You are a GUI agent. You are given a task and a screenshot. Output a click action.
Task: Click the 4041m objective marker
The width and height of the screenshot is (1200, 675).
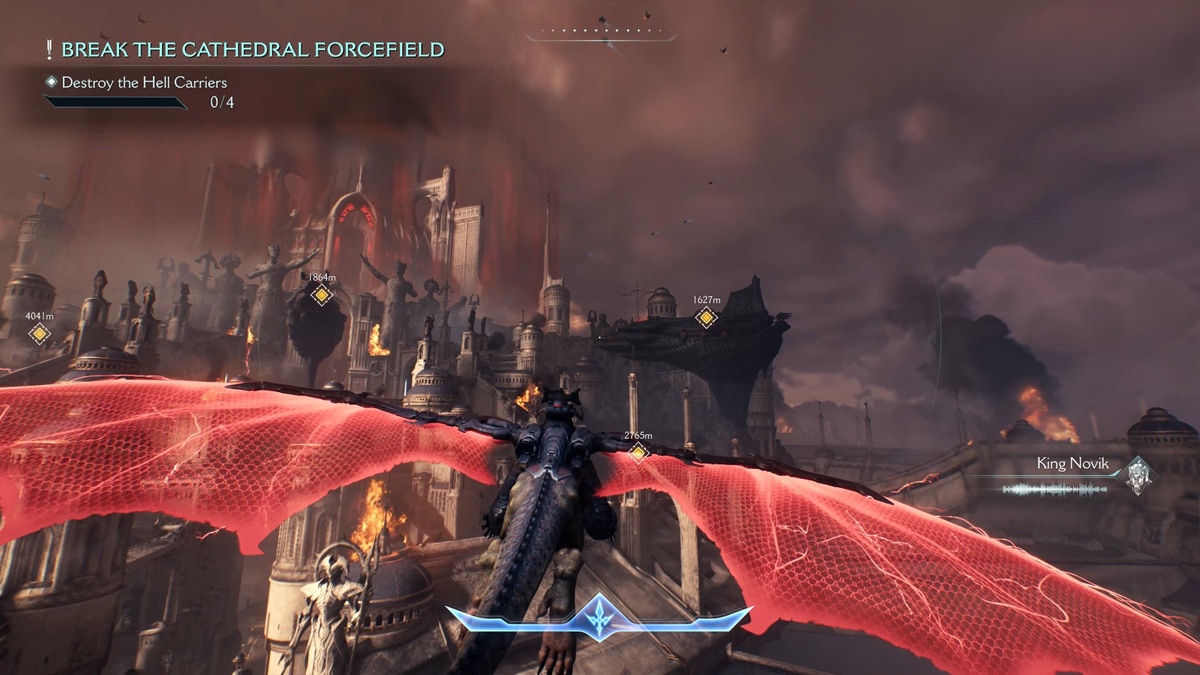tap(39, 333)
